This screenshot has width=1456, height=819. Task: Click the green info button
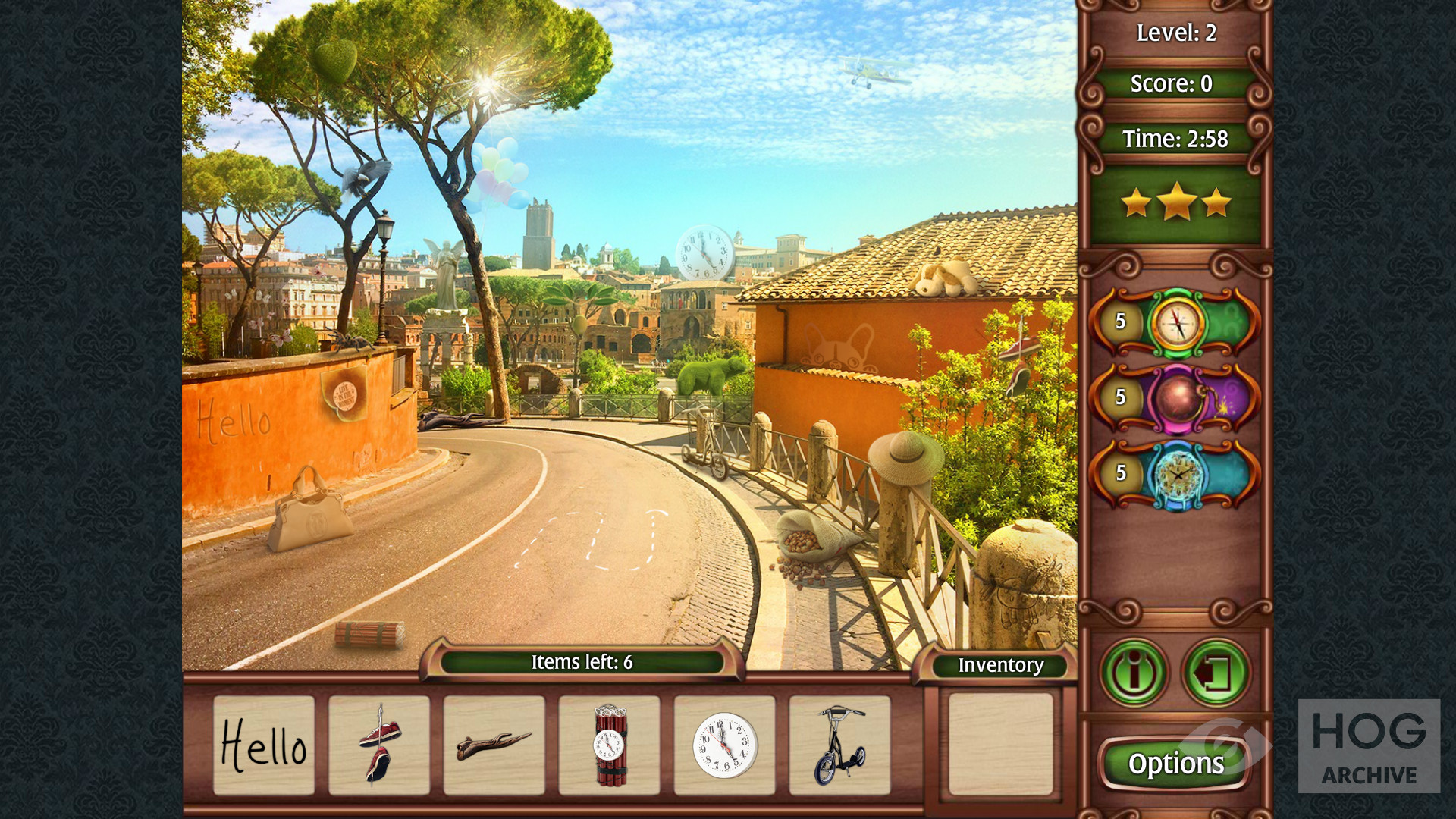click(x=1134, y=672)
